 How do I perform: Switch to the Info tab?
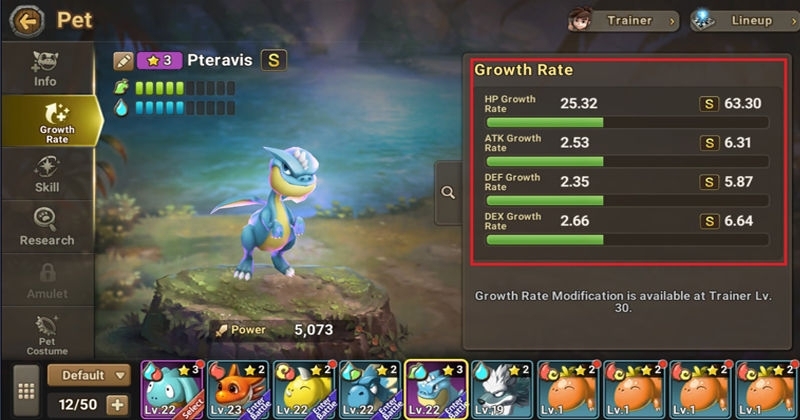pos(46,69)
